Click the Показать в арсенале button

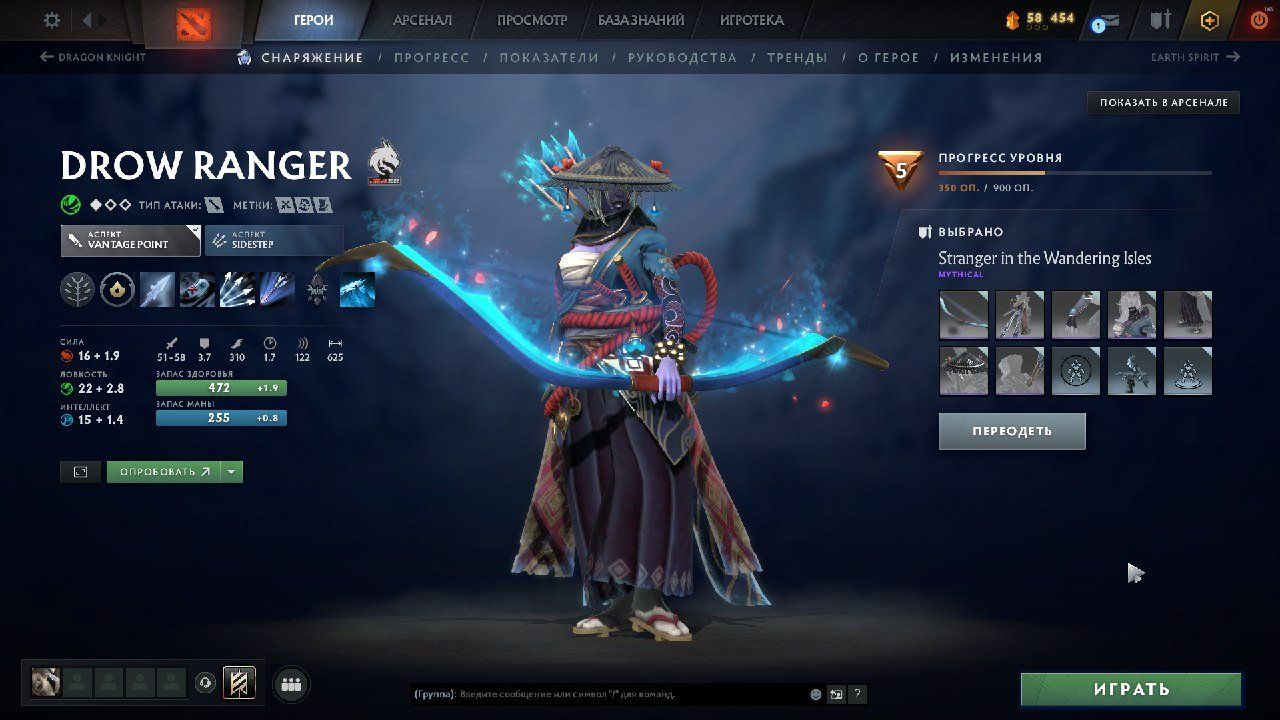1163,102
